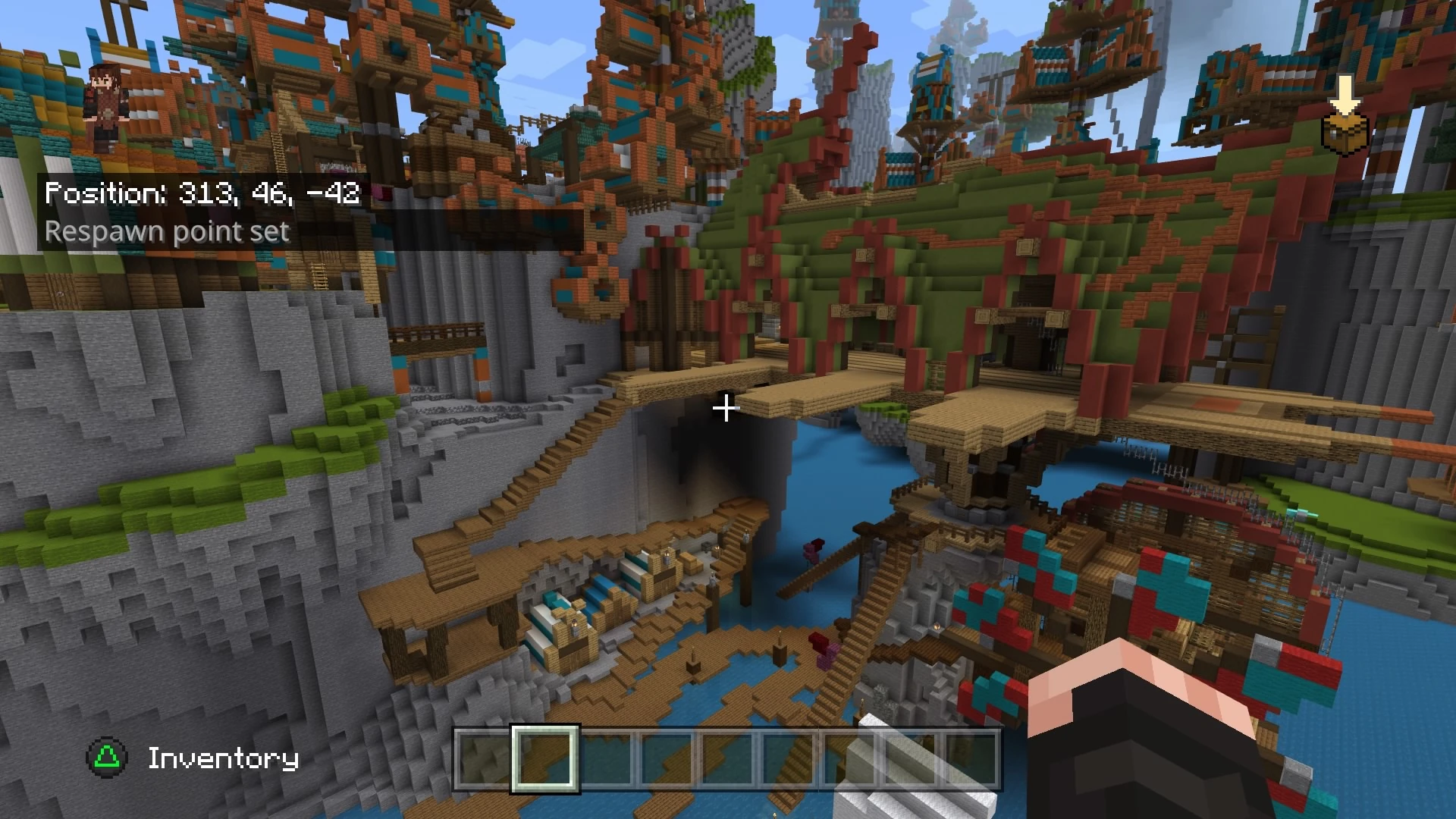Click the Position coordinates overlay
1456x819 pixels.
pos(203,193)
